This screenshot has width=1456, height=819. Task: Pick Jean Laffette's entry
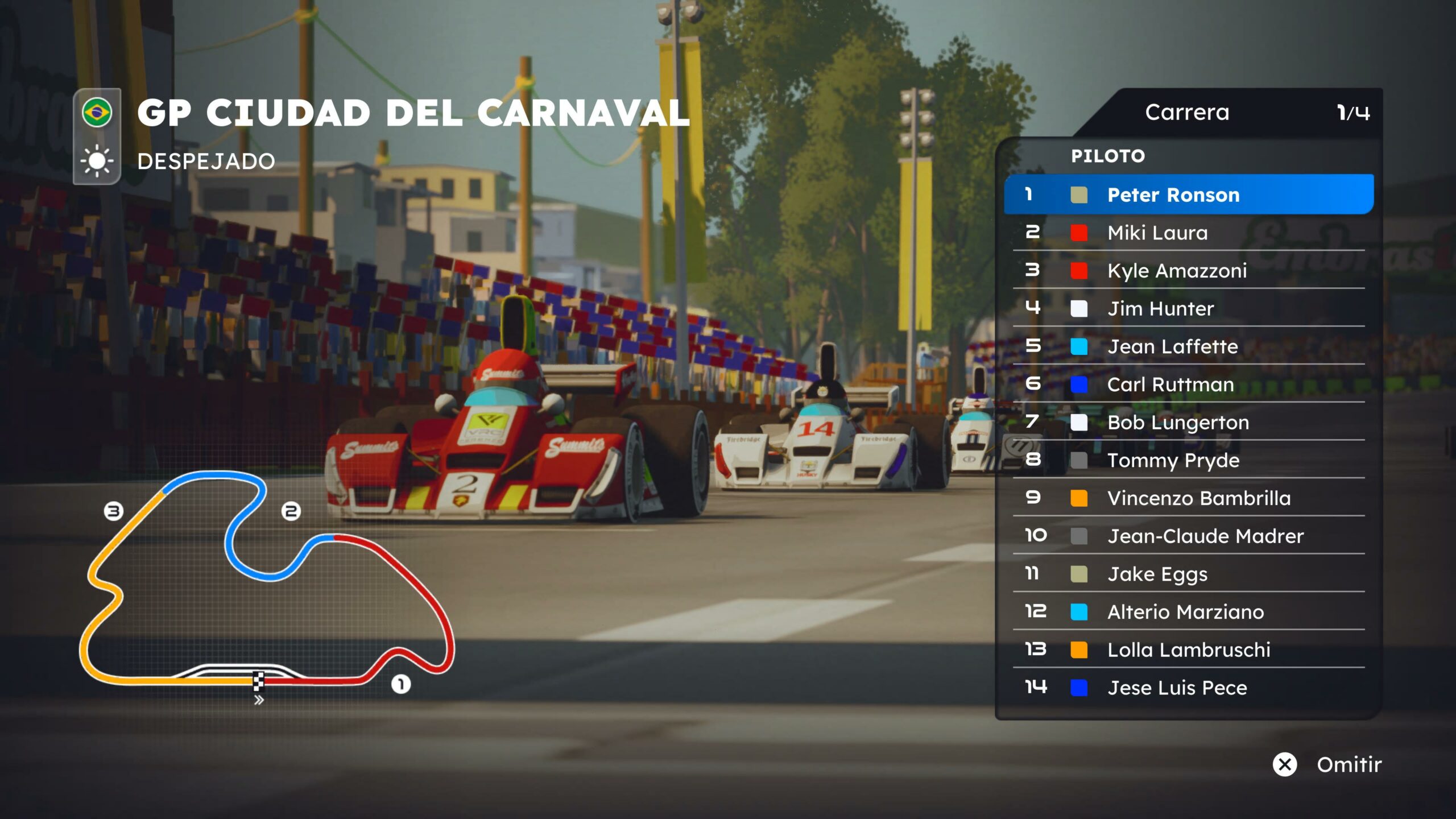1189,346
